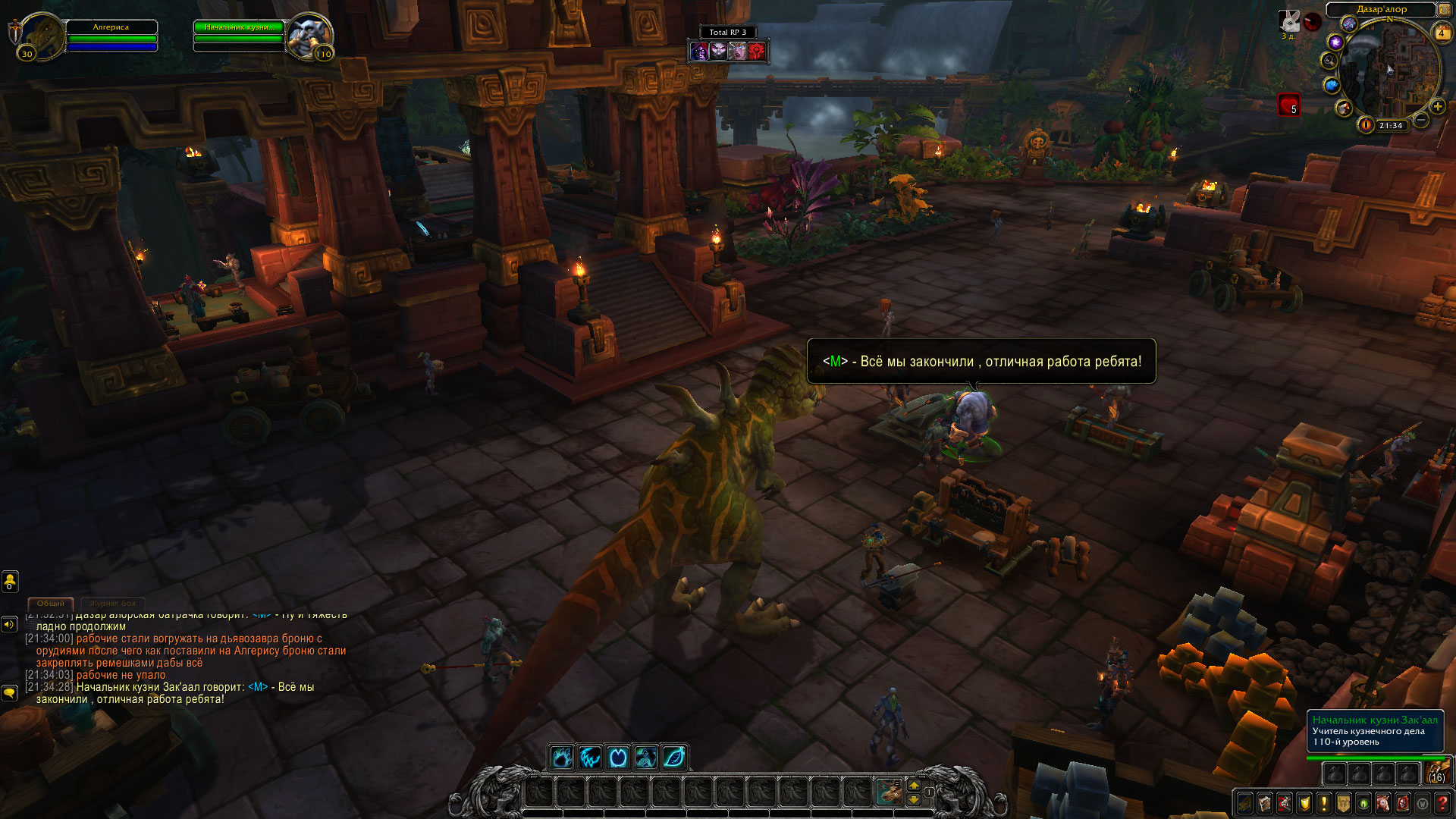Activate the blue cat claw form
Image resolution: width=1456 pixels, height=819 pixels.
point(590,757)
